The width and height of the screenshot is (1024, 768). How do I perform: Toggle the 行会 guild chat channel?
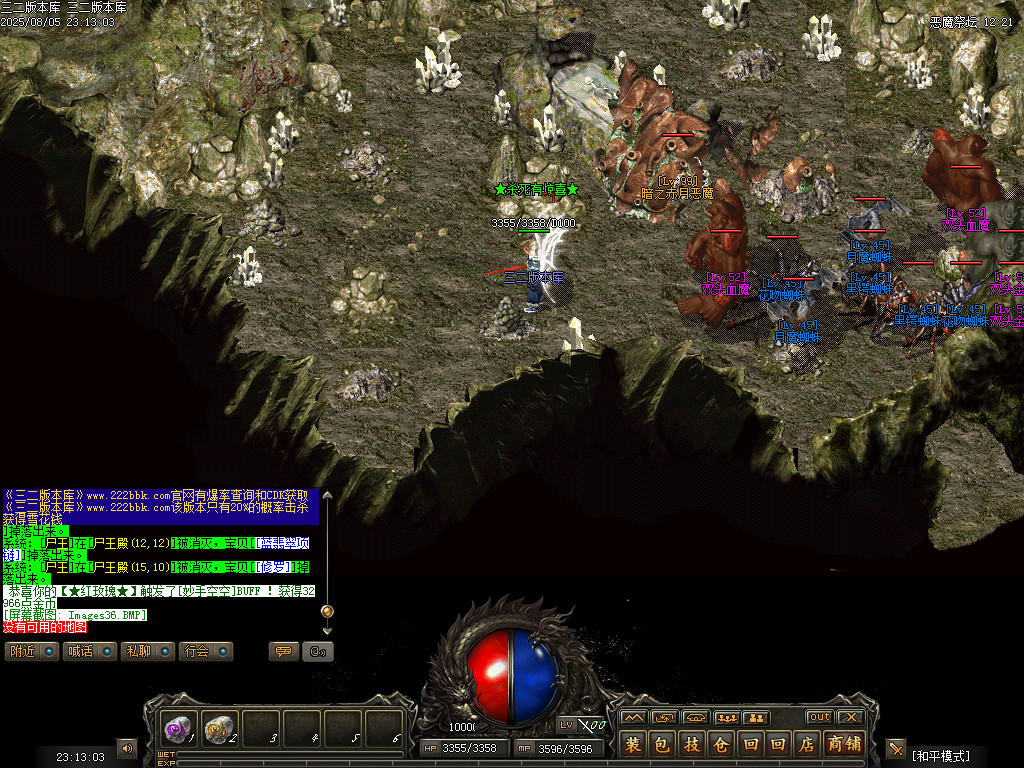pyautogui.click(x=204, y=651)
